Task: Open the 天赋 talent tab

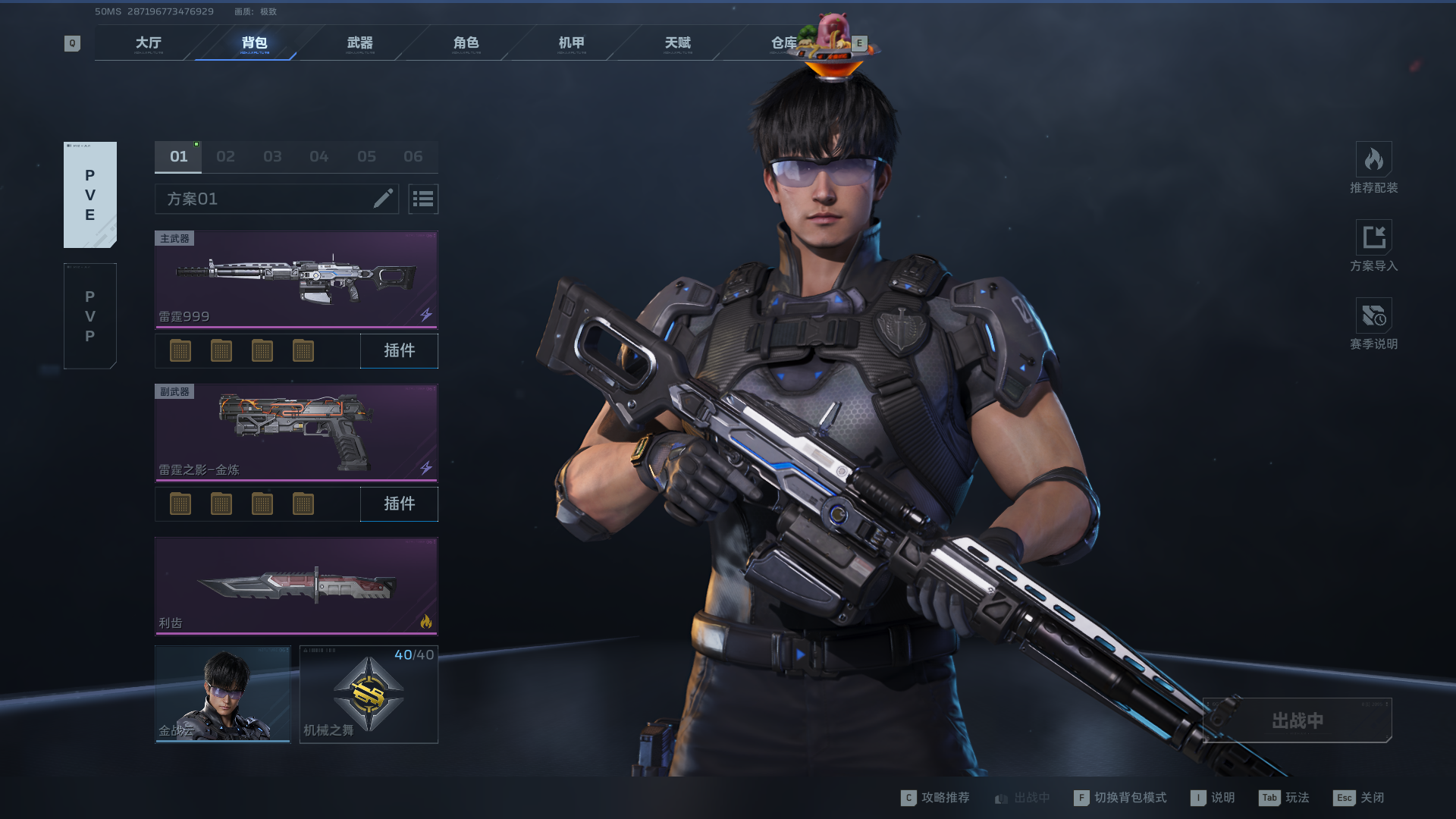Action: [678, 43]
